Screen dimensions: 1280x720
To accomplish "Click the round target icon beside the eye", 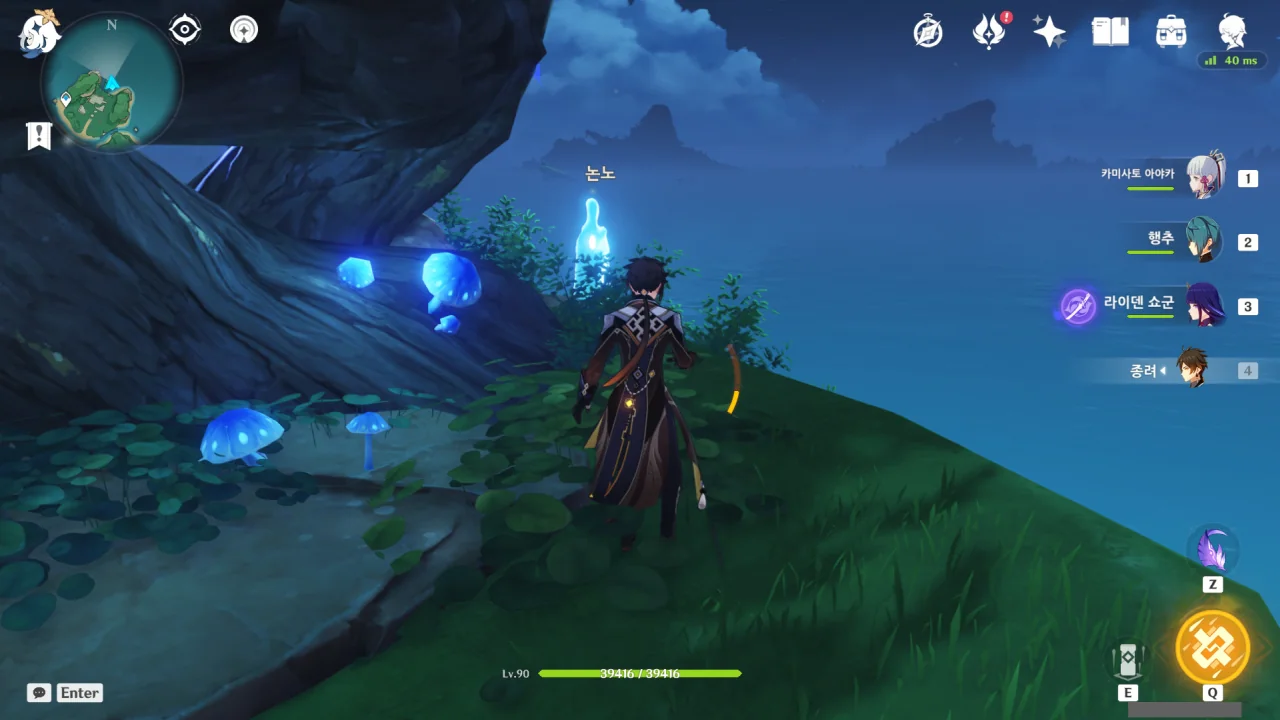I will tap(243, 30).
